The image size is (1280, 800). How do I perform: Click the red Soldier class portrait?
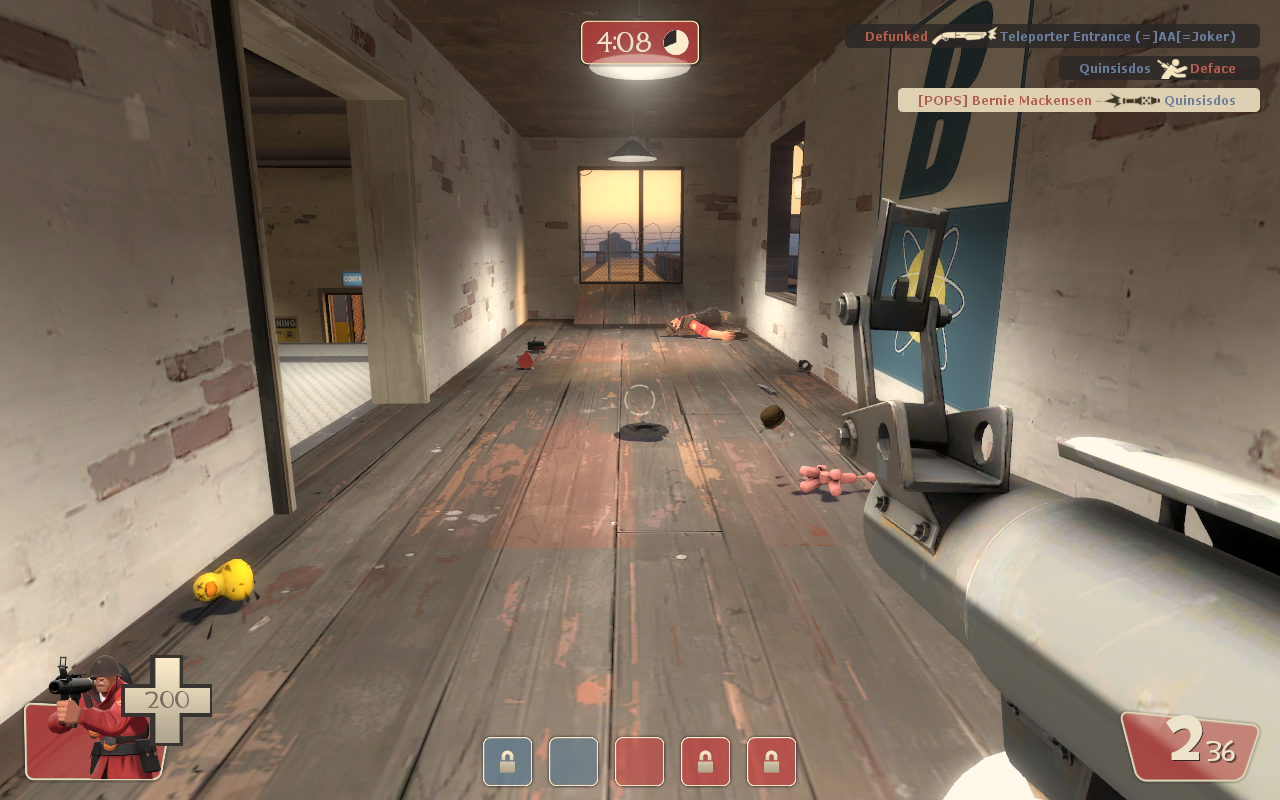coord(95,718)
